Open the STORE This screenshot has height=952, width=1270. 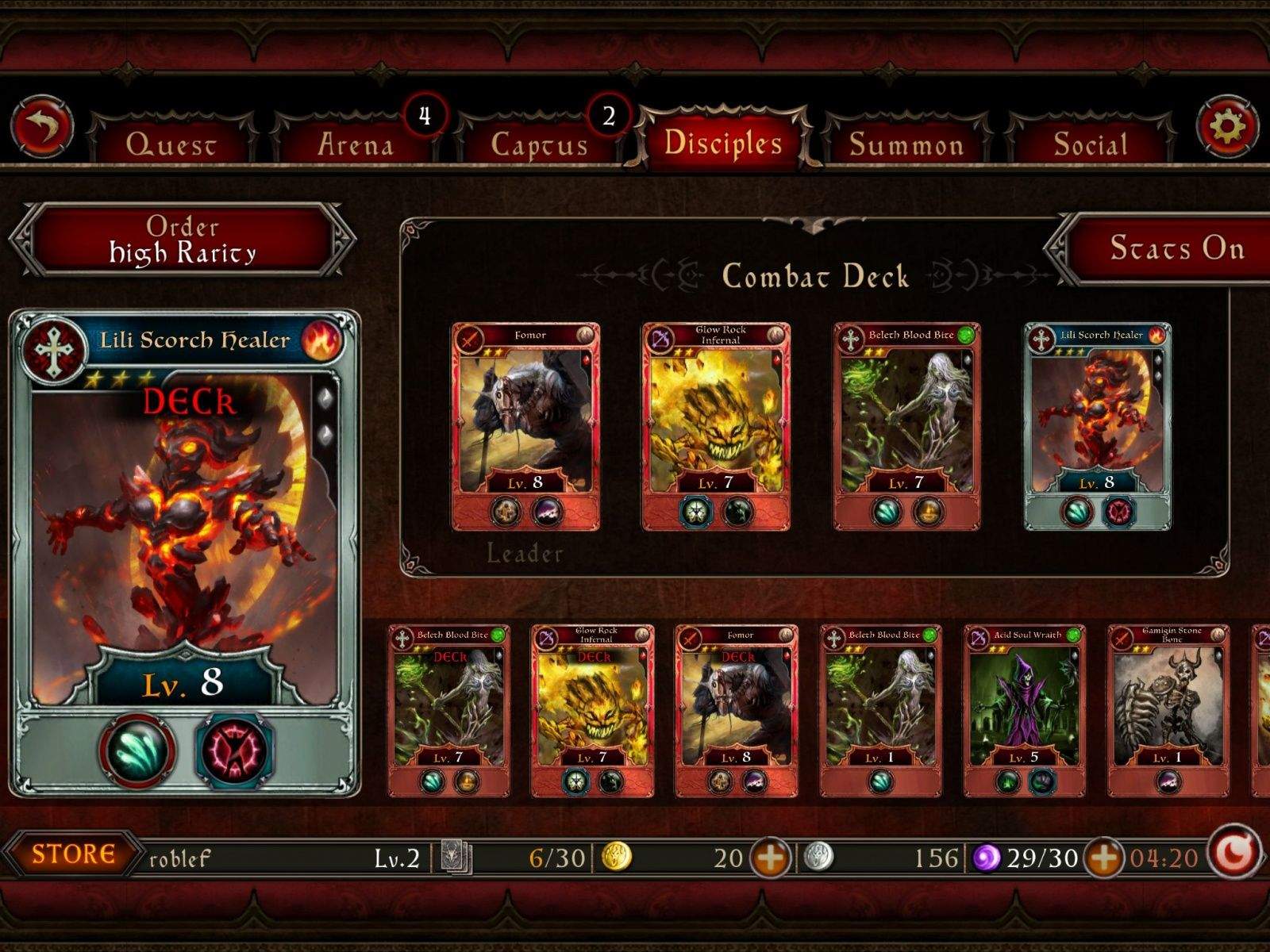74,854
